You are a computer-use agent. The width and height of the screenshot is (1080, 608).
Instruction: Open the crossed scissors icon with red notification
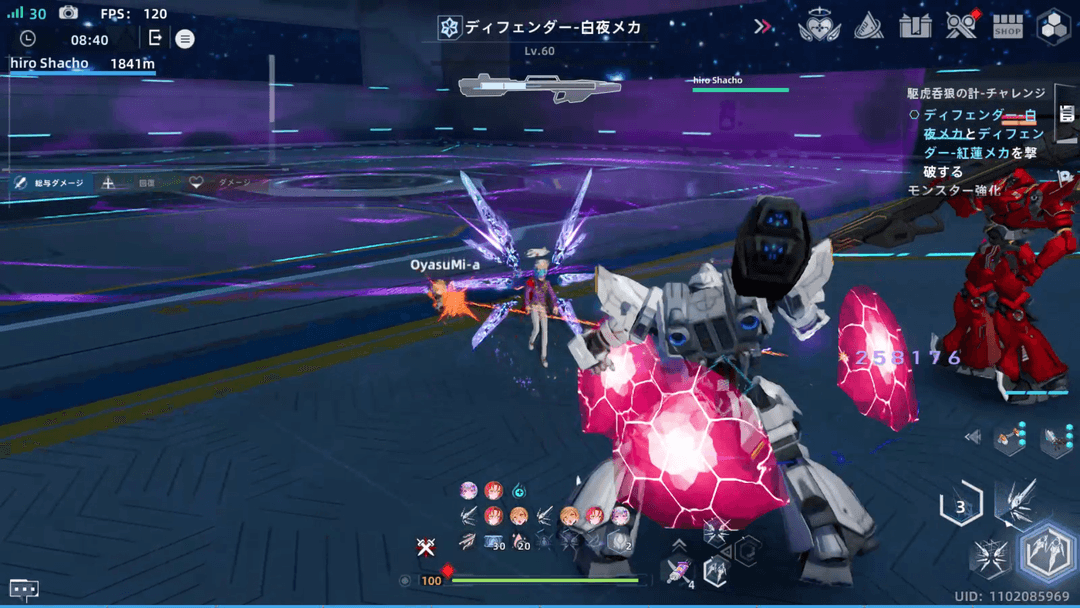tap(961, 26)
